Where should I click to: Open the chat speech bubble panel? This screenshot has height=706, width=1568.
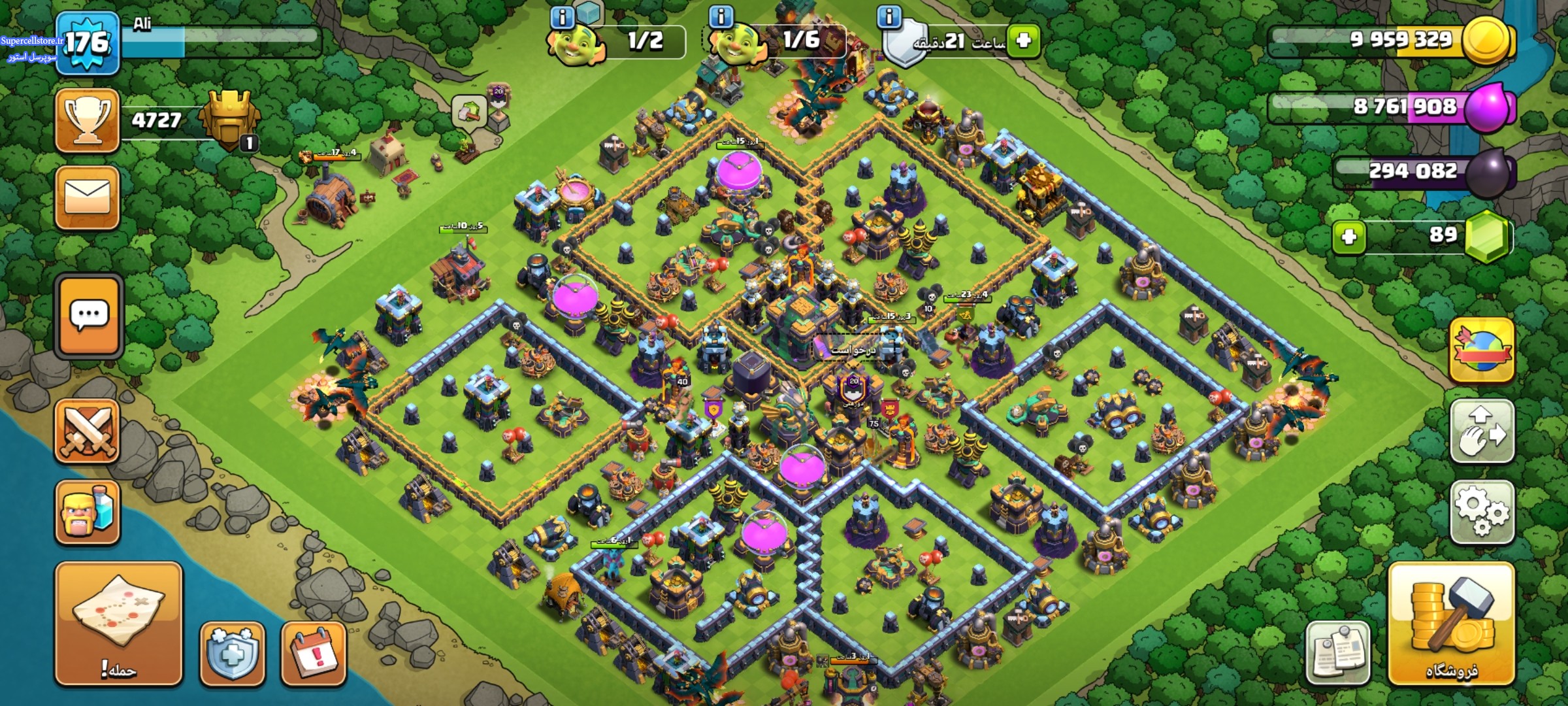coord(89,316)
